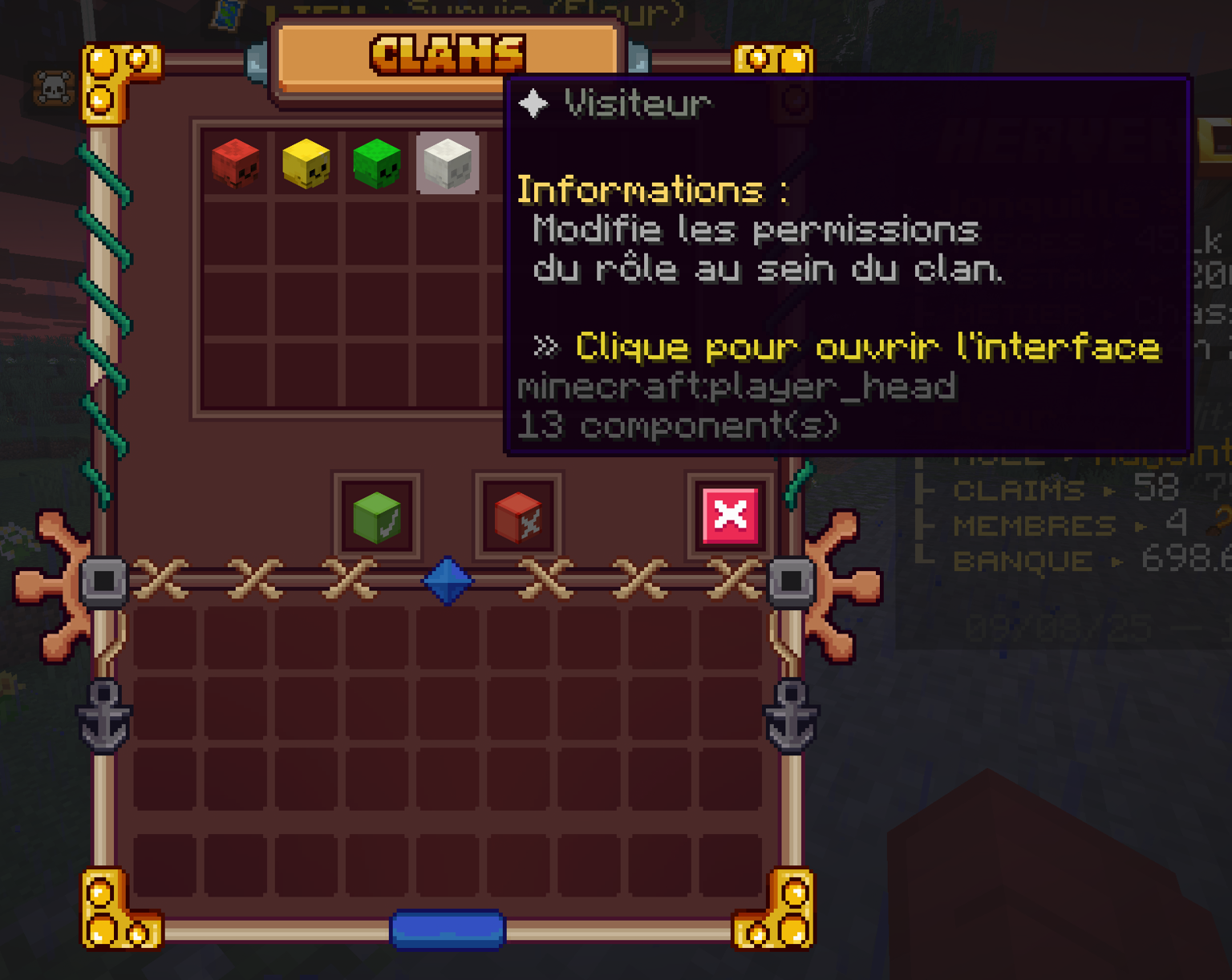Close the clan menu with pink X
The image size is (1232, 980).
[730, 516]
